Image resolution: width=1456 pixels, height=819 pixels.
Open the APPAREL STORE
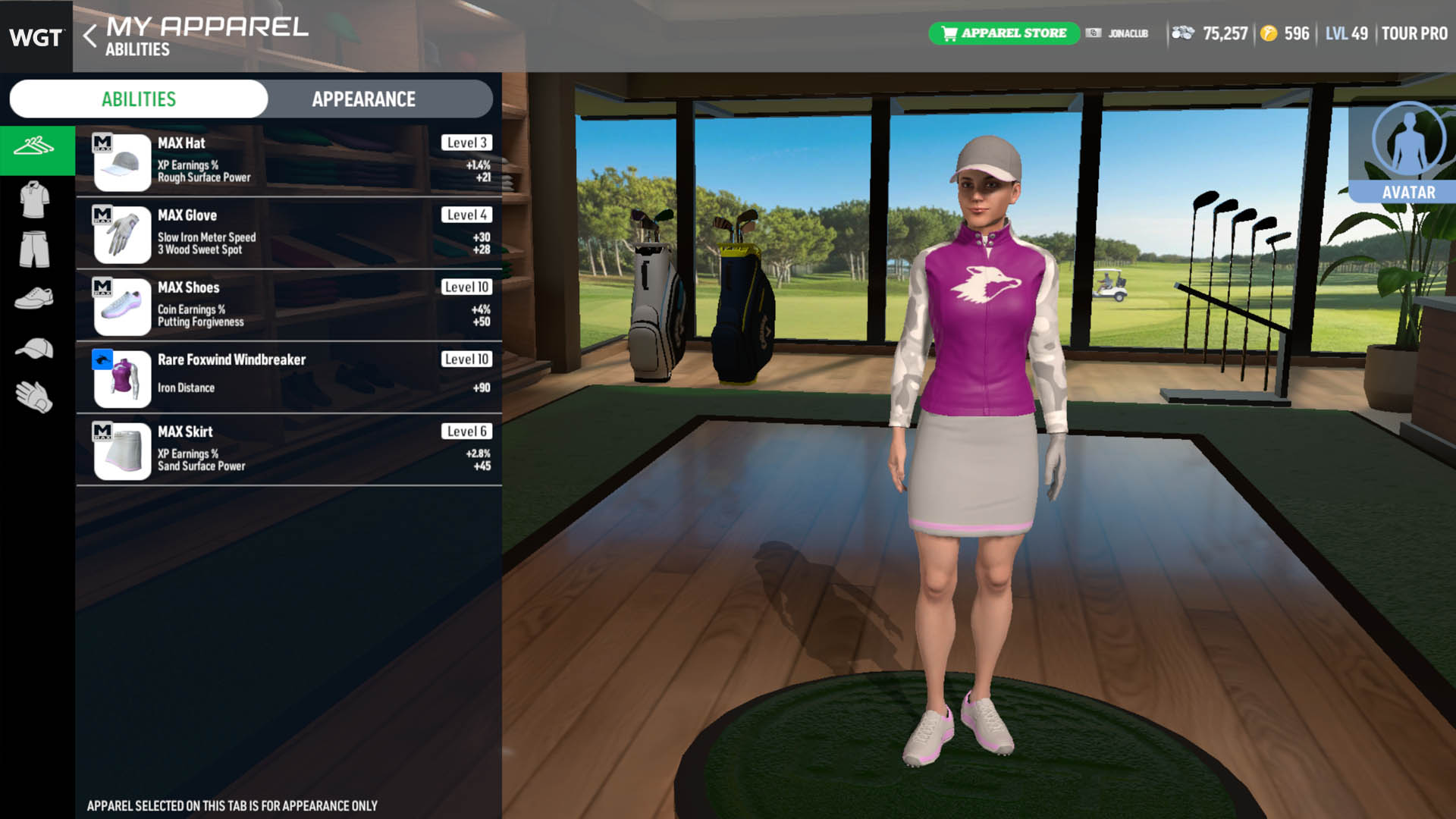pos(1004,33)
